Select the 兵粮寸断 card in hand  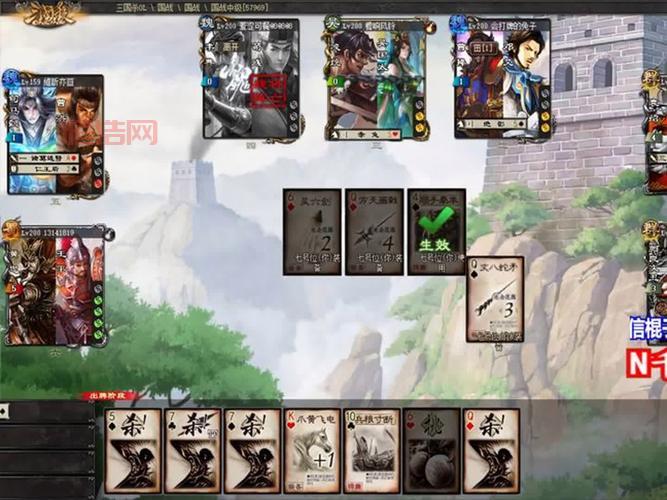tap(372, 450)
